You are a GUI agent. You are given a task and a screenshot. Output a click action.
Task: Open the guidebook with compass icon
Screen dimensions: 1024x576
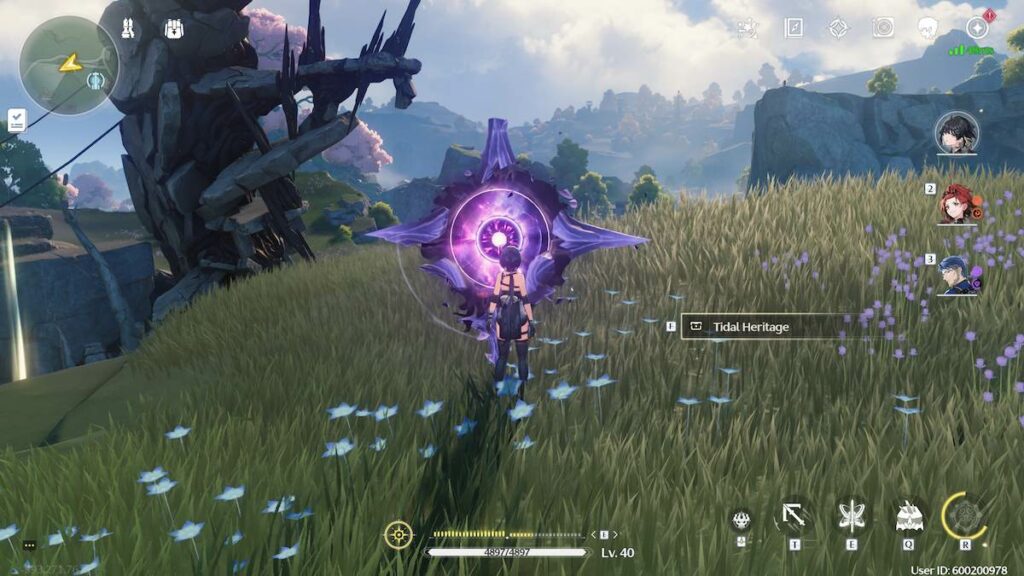coord(793,28)
